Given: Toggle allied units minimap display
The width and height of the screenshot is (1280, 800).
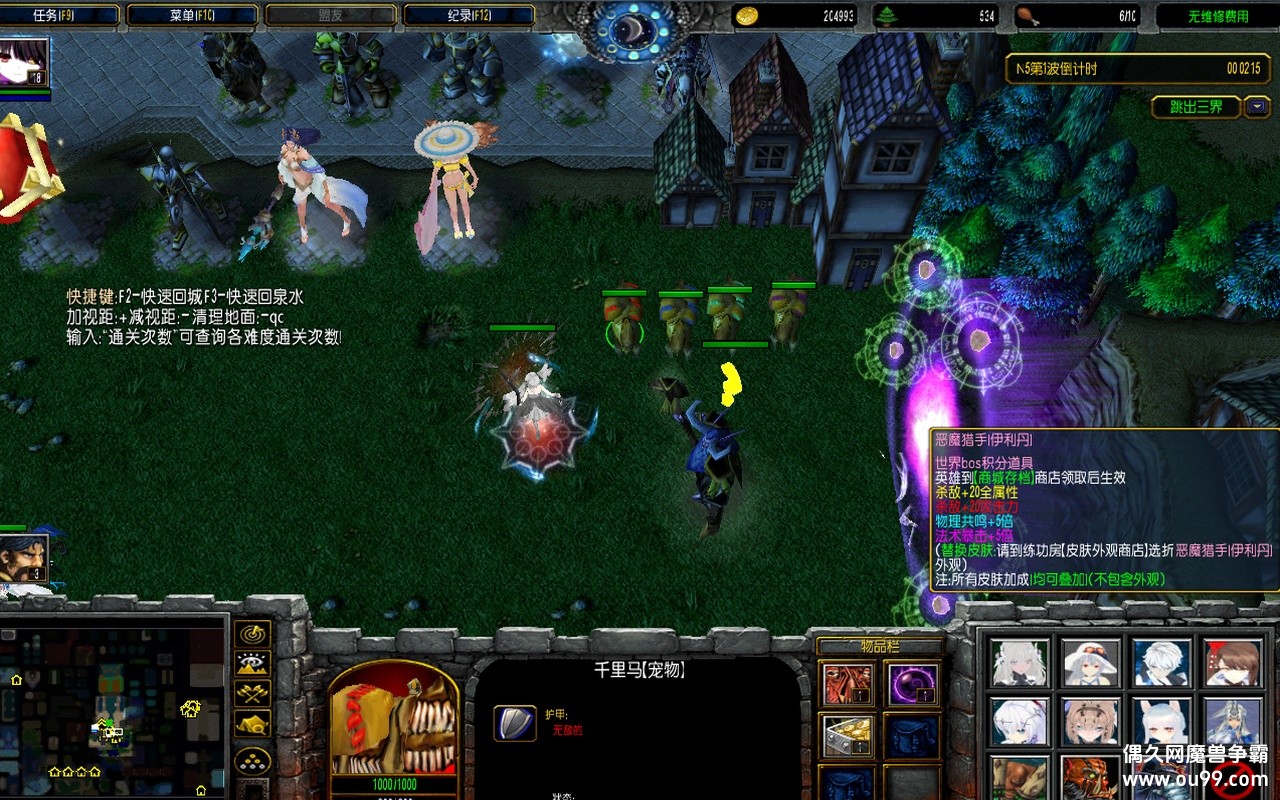Looking at the screenshot, I should pos(252,692).
